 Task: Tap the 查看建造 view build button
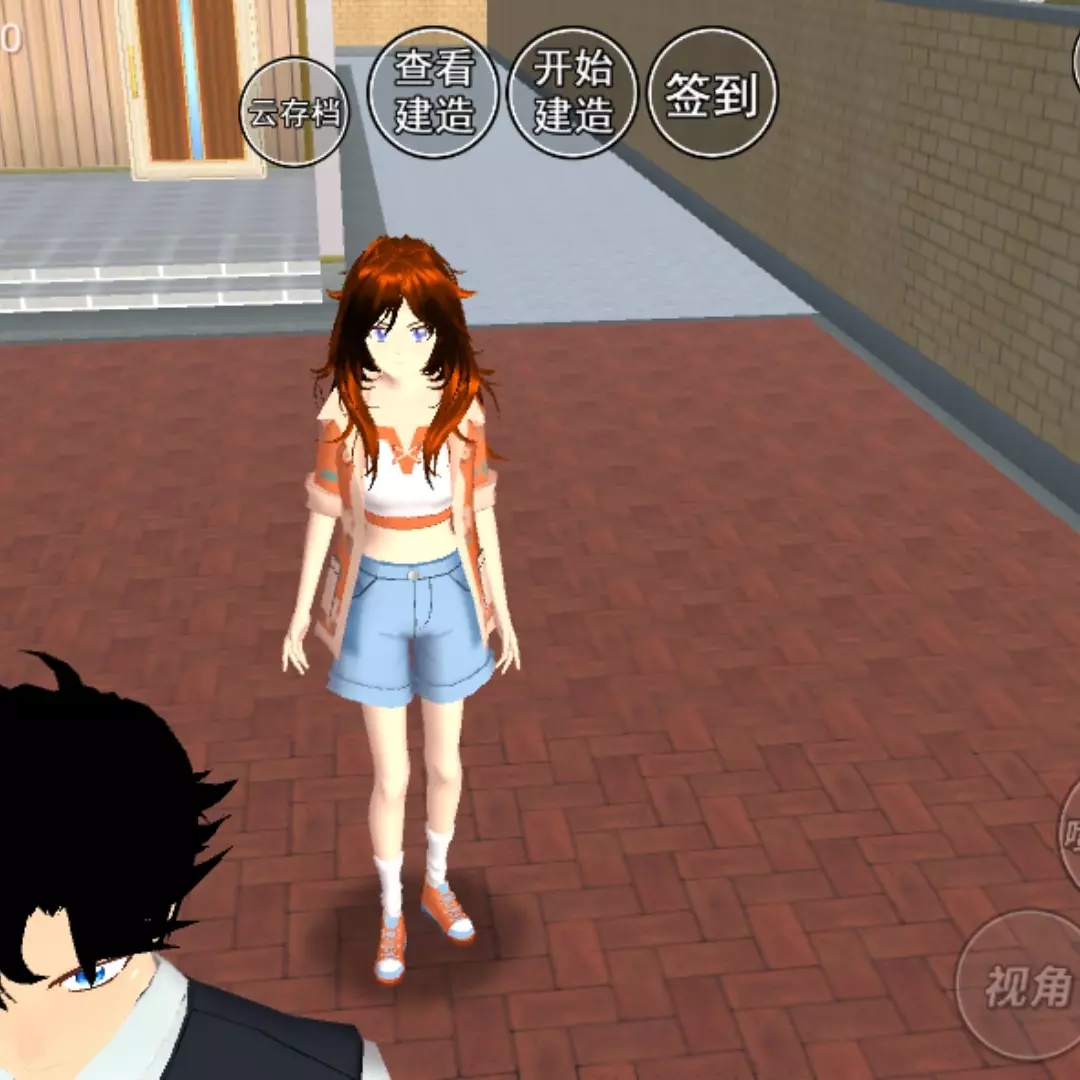coord(433,92)
